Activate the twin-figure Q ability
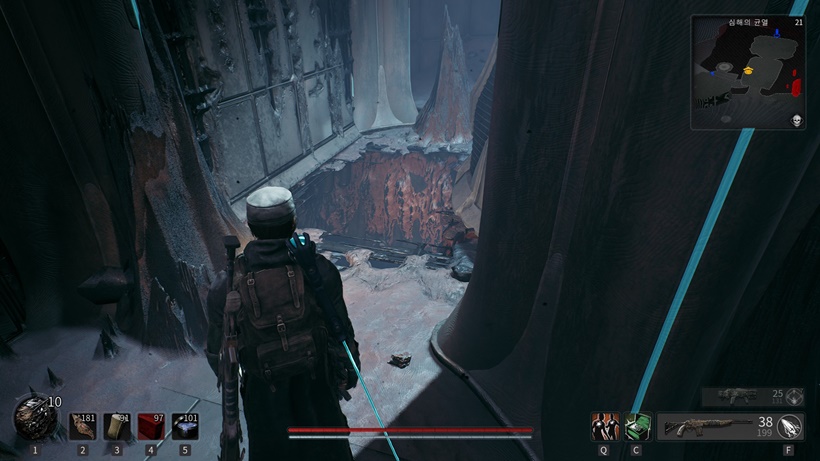The width and height of the screenshot is (820, 461). coord(604,427)
